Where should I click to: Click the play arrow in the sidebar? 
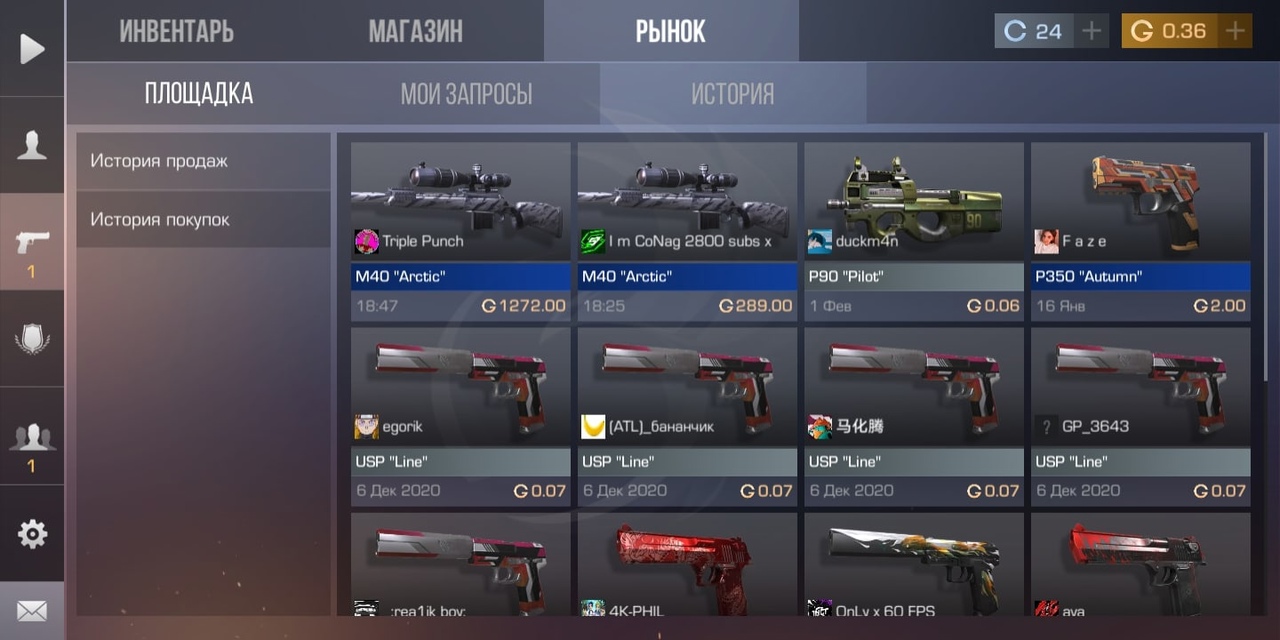(32, 48)
